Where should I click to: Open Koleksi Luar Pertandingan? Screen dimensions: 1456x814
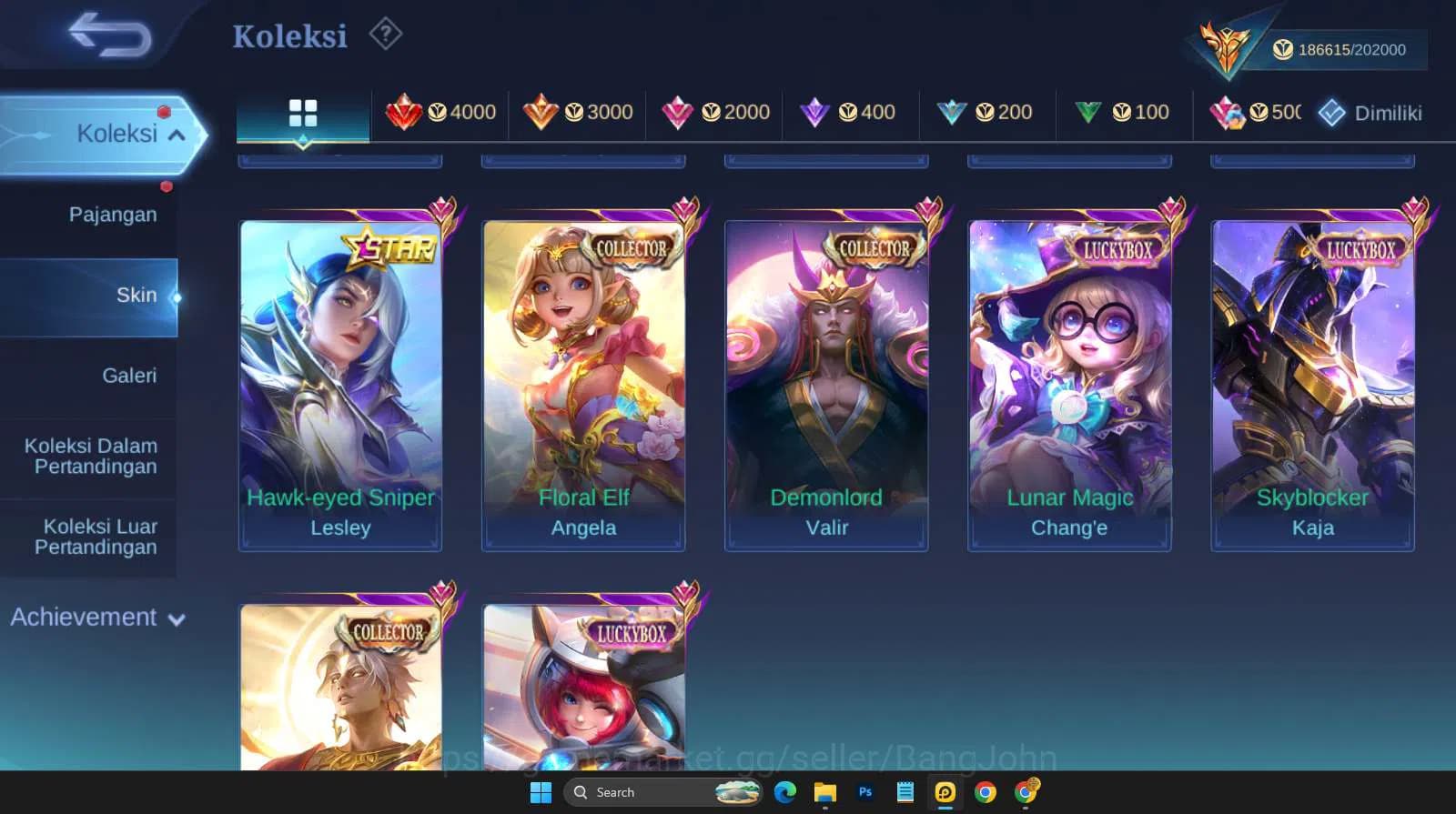click(x=100, y=537)
